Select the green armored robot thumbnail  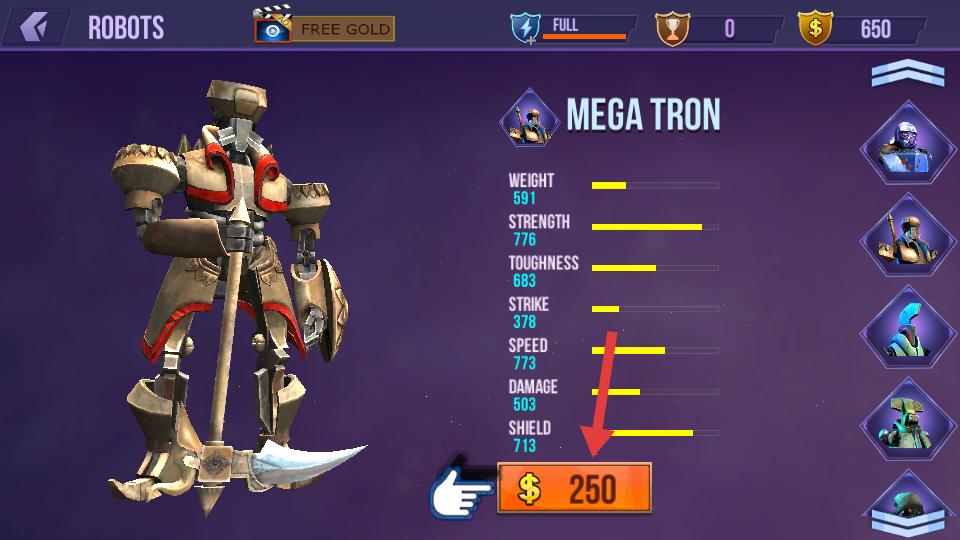tap(908, 422)
